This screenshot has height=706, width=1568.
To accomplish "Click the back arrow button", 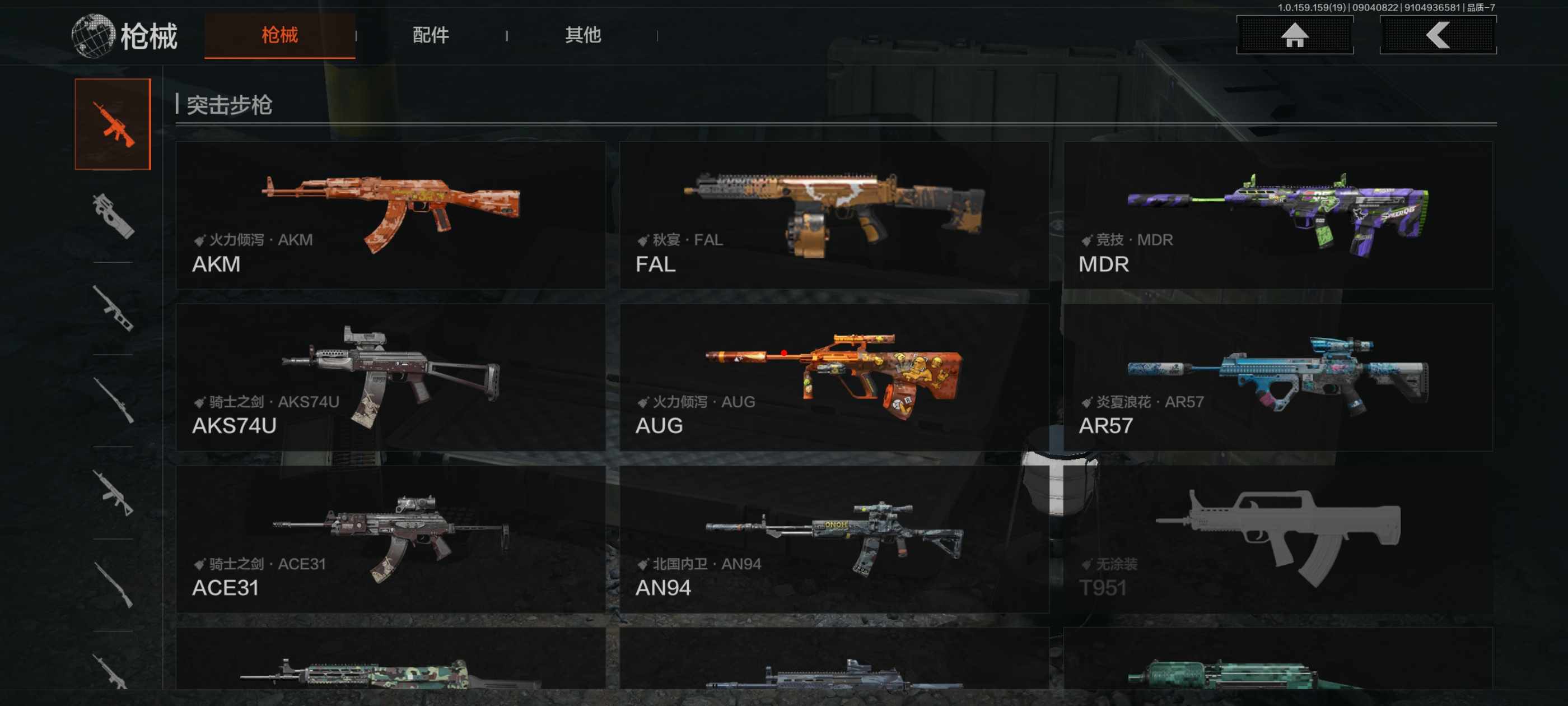I will [x=1437, y=35].
